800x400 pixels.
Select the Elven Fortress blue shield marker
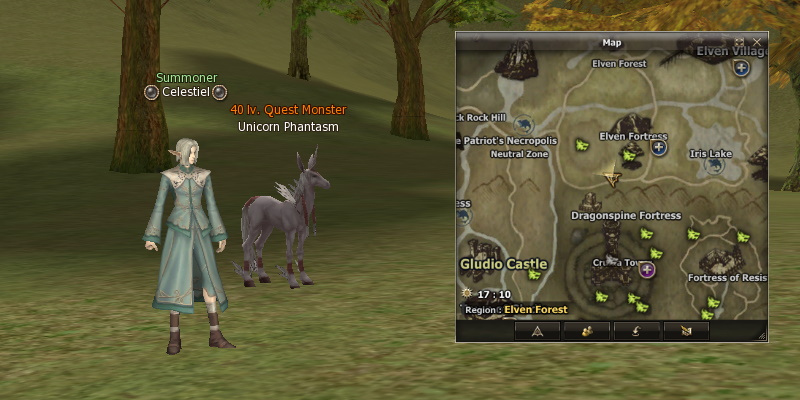659,147
